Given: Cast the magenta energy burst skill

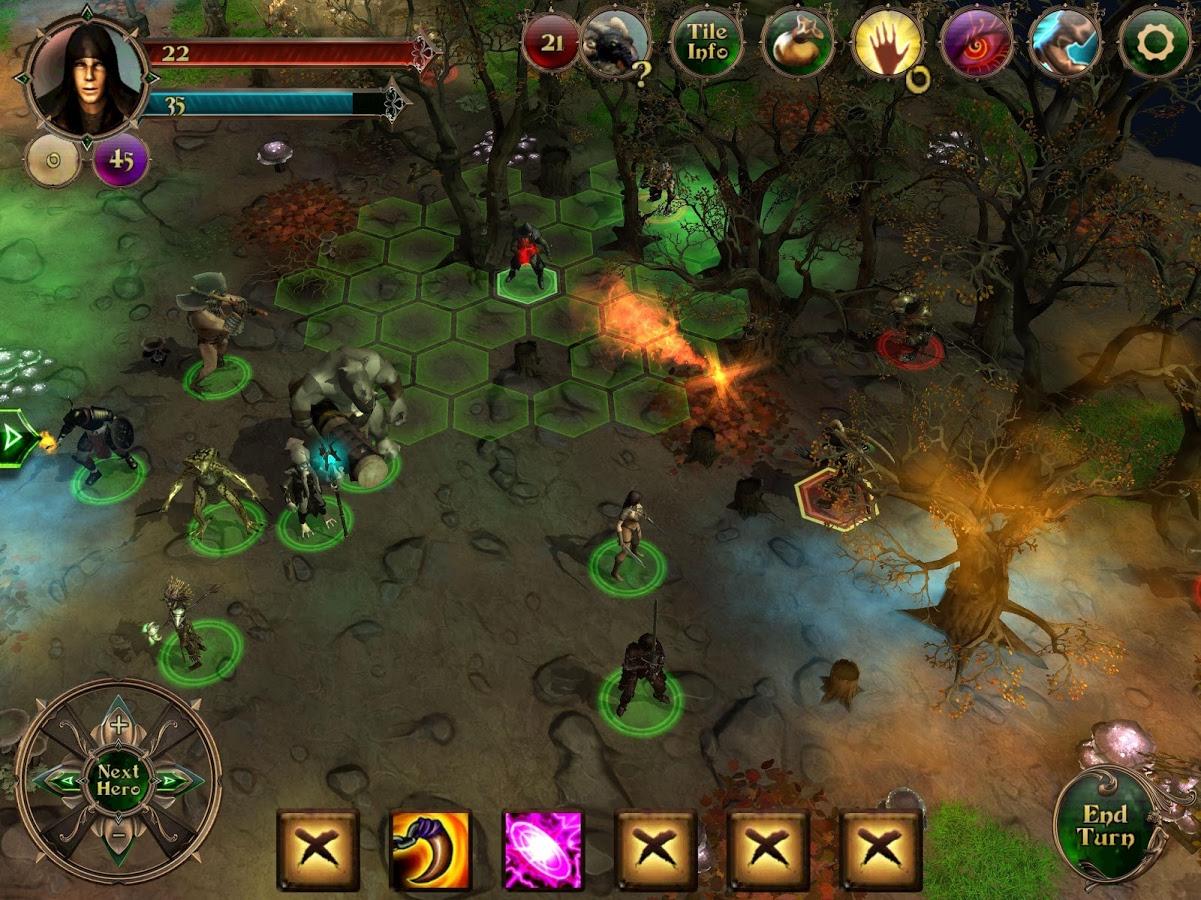Looking at the screenshot, I should click(x=543, y=850).
